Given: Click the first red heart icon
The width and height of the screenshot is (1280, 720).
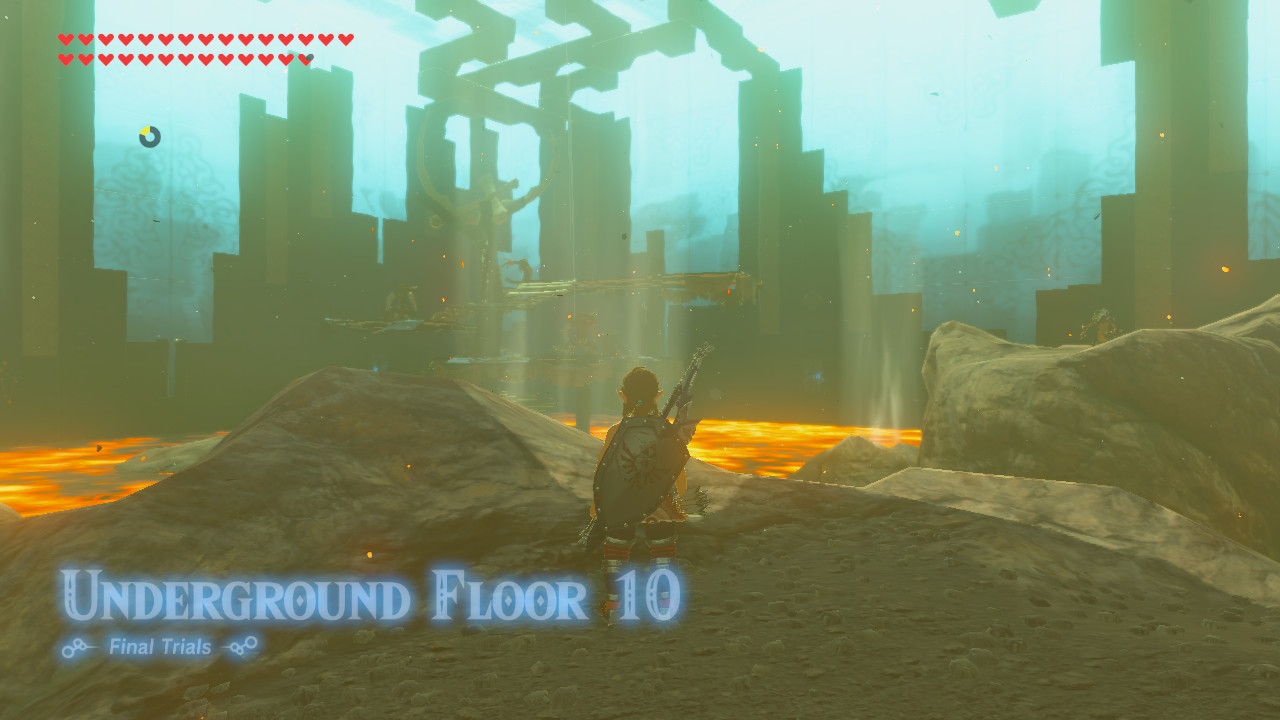Looking at the screenshot, I should point(66,38).
